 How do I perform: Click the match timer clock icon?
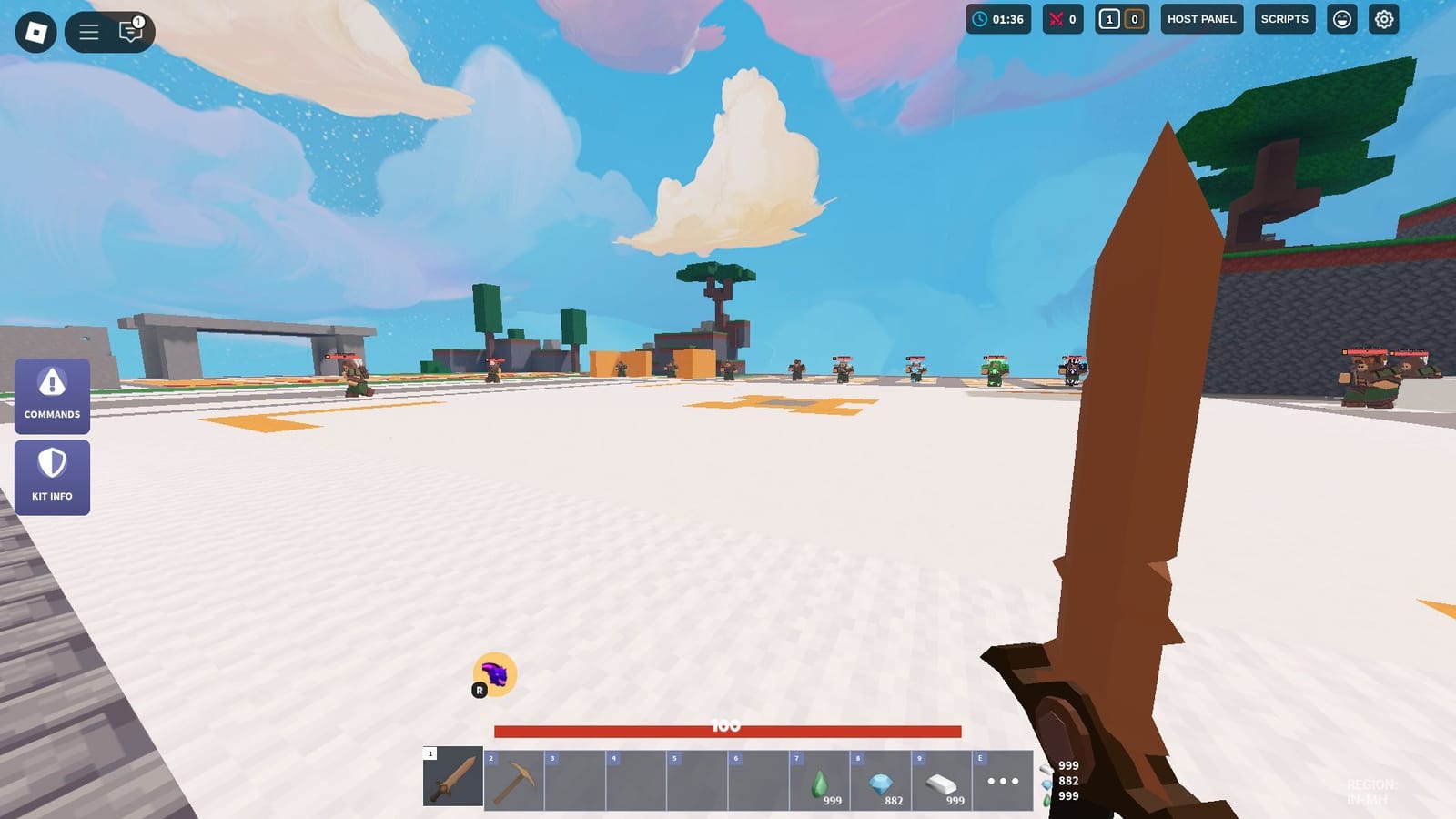pyautogui.click(x=980, y=18)
